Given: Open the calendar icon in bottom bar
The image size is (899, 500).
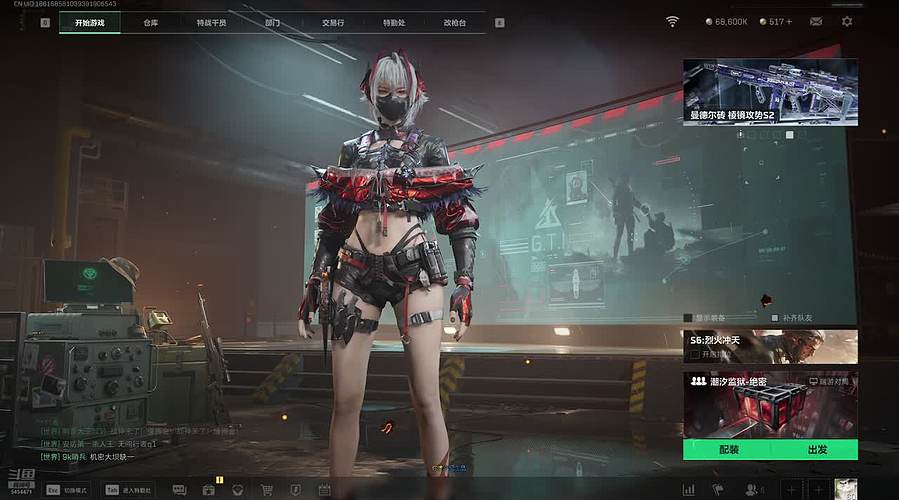Looking at the screenshot, I should click(324, 490).
